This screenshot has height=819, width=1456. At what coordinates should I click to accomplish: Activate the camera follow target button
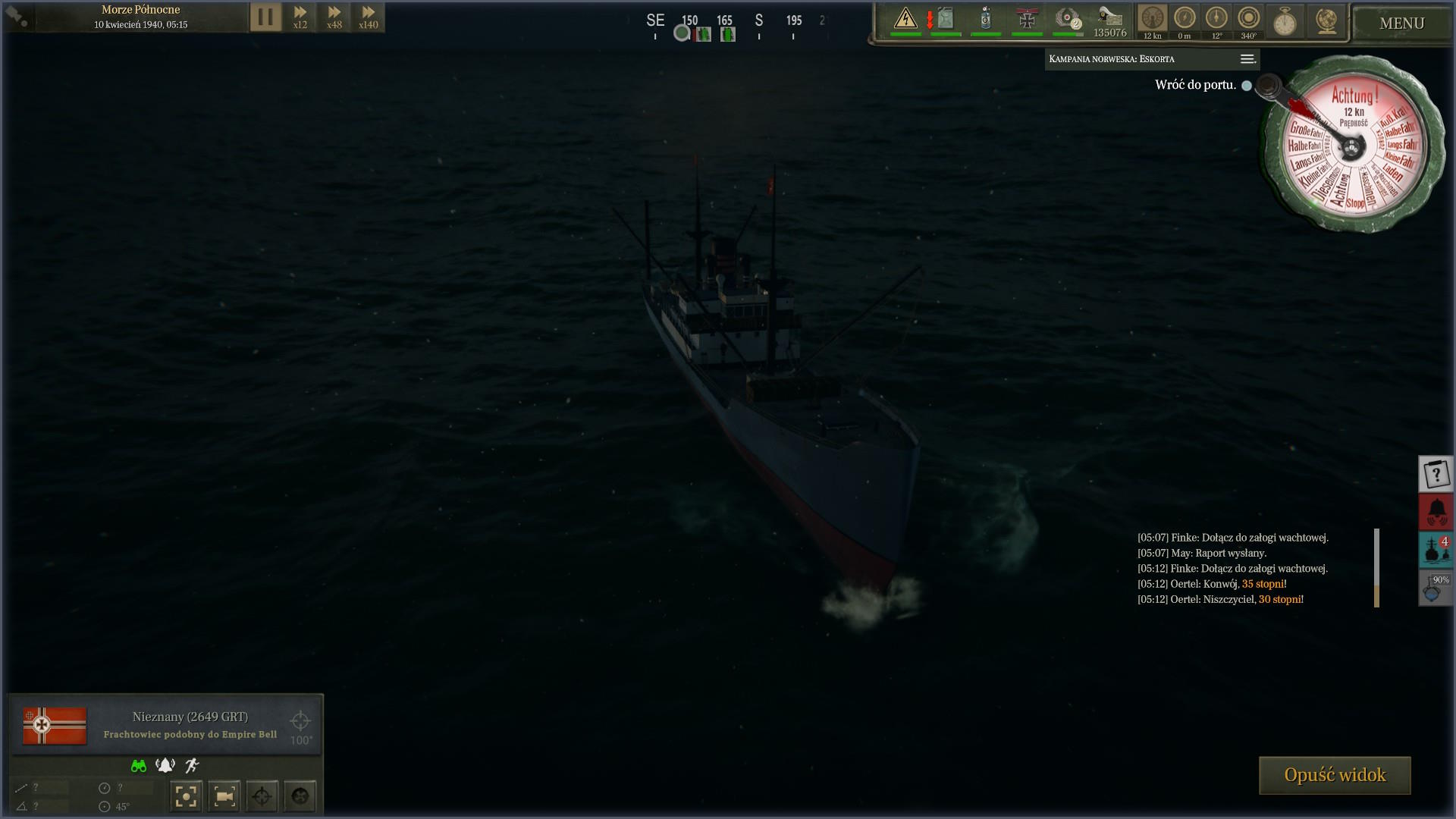[x=224, y=796]
